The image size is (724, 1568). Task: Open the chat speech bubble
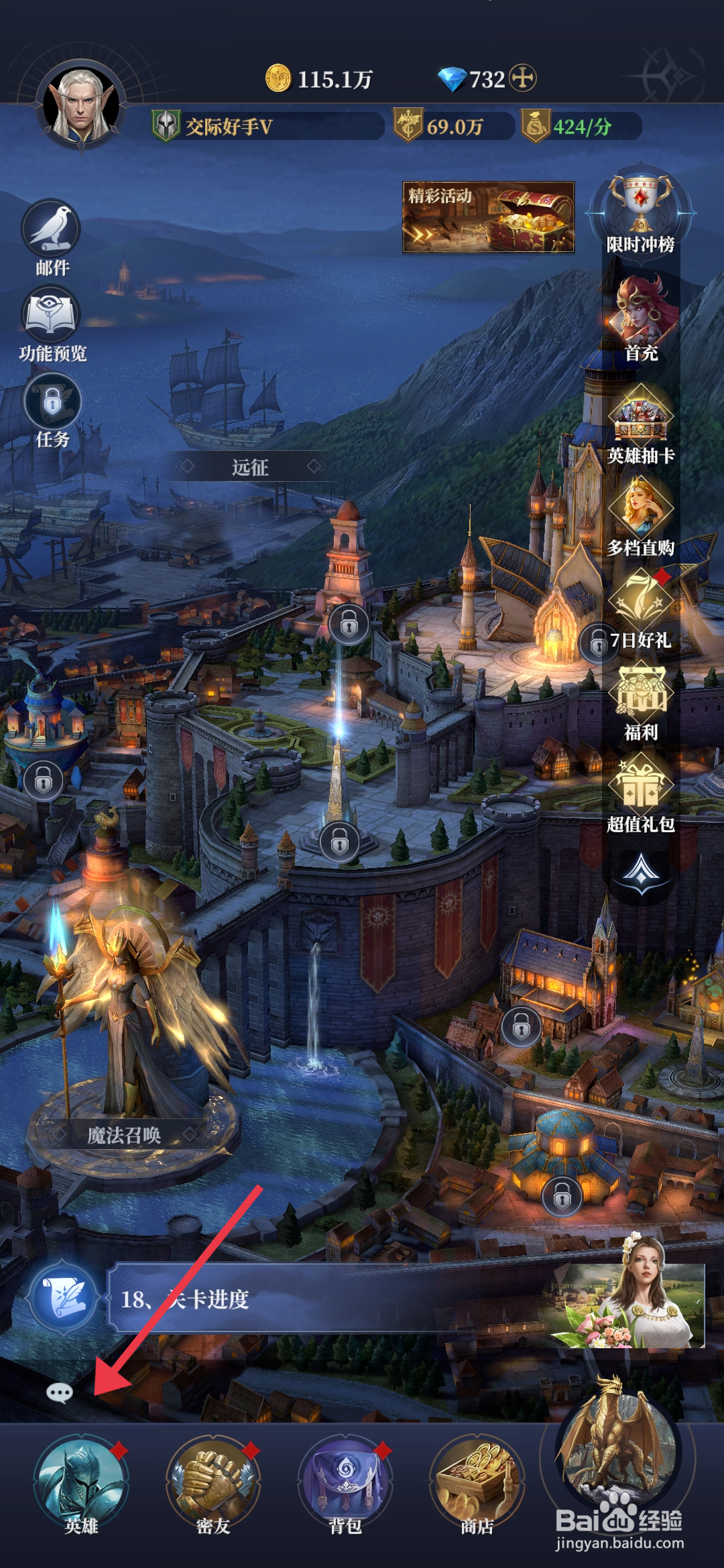59,1394
